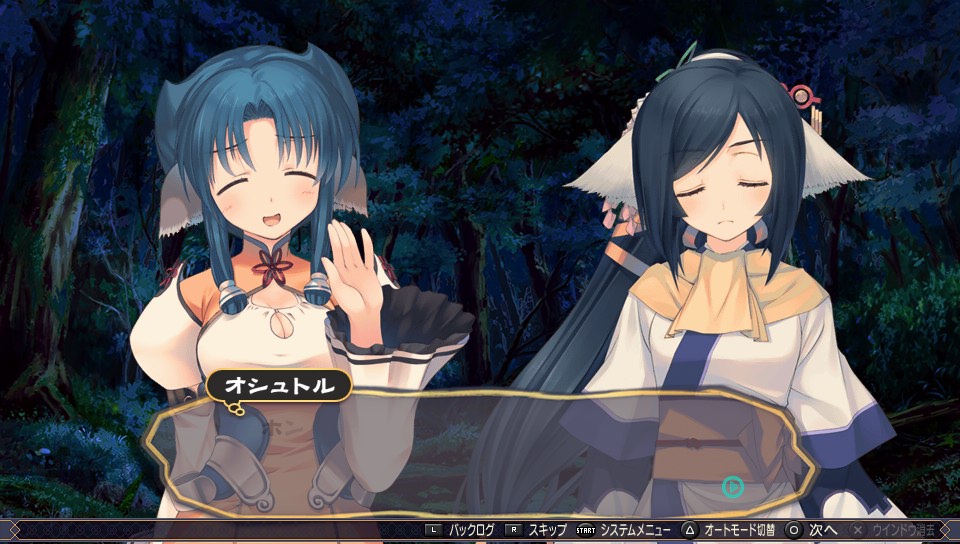The image size is (960, 544).
Task: Open the システムメニュー system menu
Action: pyautogui.click(x=633, y=529)
